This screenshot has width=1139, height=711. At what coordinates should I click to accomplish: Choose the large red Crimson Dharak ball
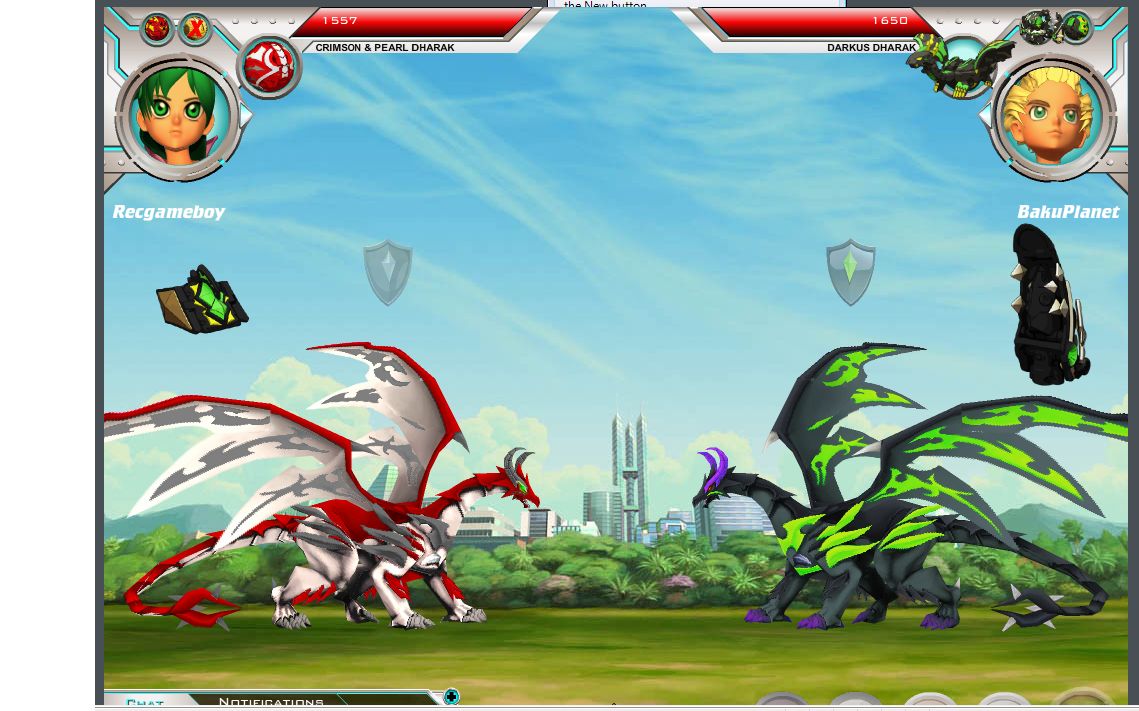tap(269, 67)
